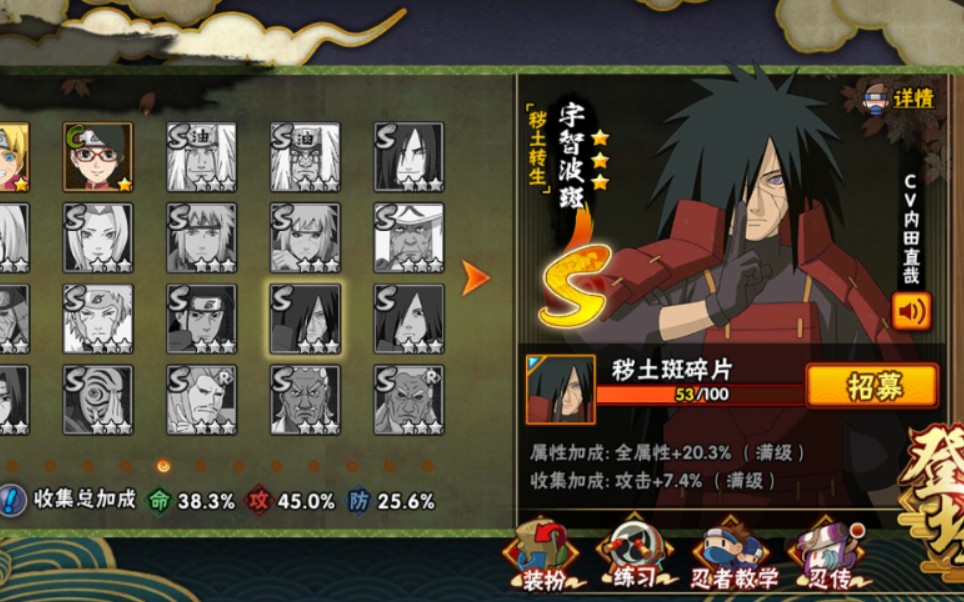
Task: Select the blond Boruto portrait tile
Action: click(12, 157)
